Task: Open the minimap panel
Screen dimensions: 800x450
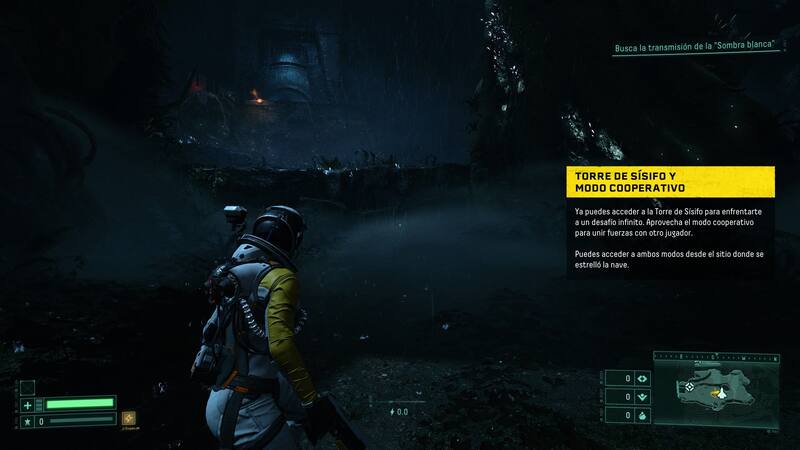Action: pos(717,394)
